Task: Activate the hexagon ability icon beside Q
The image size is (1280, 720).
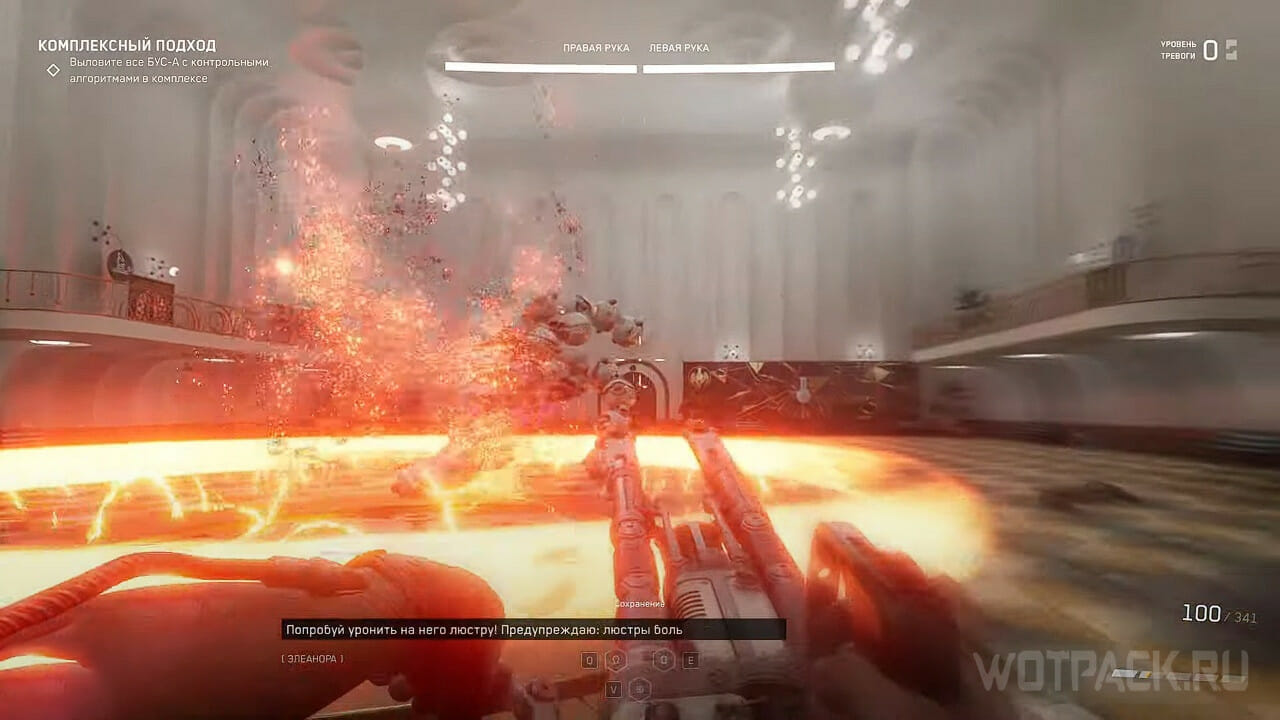Action: click(x=616, y=660)
